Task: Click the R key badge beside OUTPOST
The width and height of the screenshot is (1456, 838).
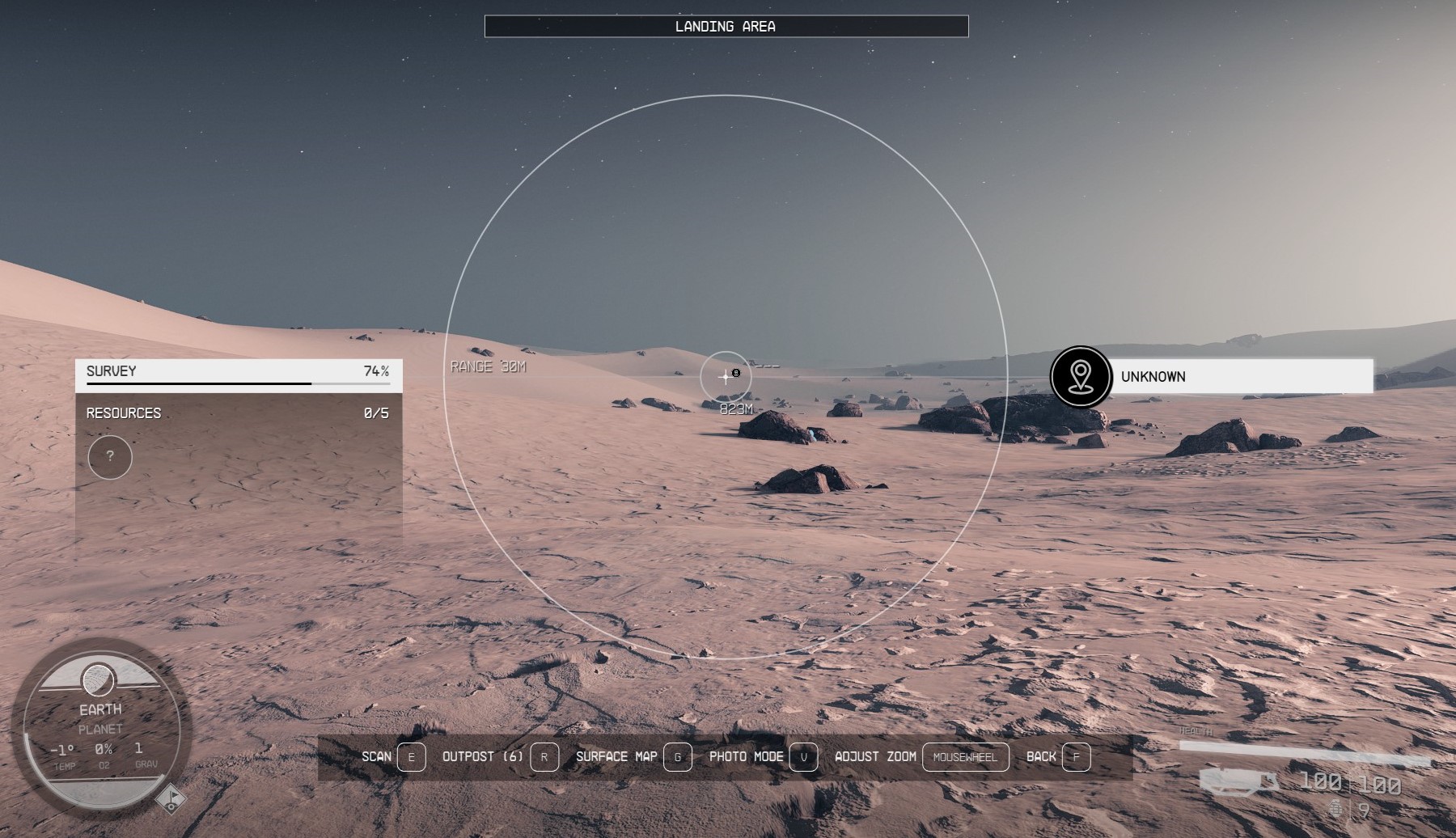Action: [544, 757]
